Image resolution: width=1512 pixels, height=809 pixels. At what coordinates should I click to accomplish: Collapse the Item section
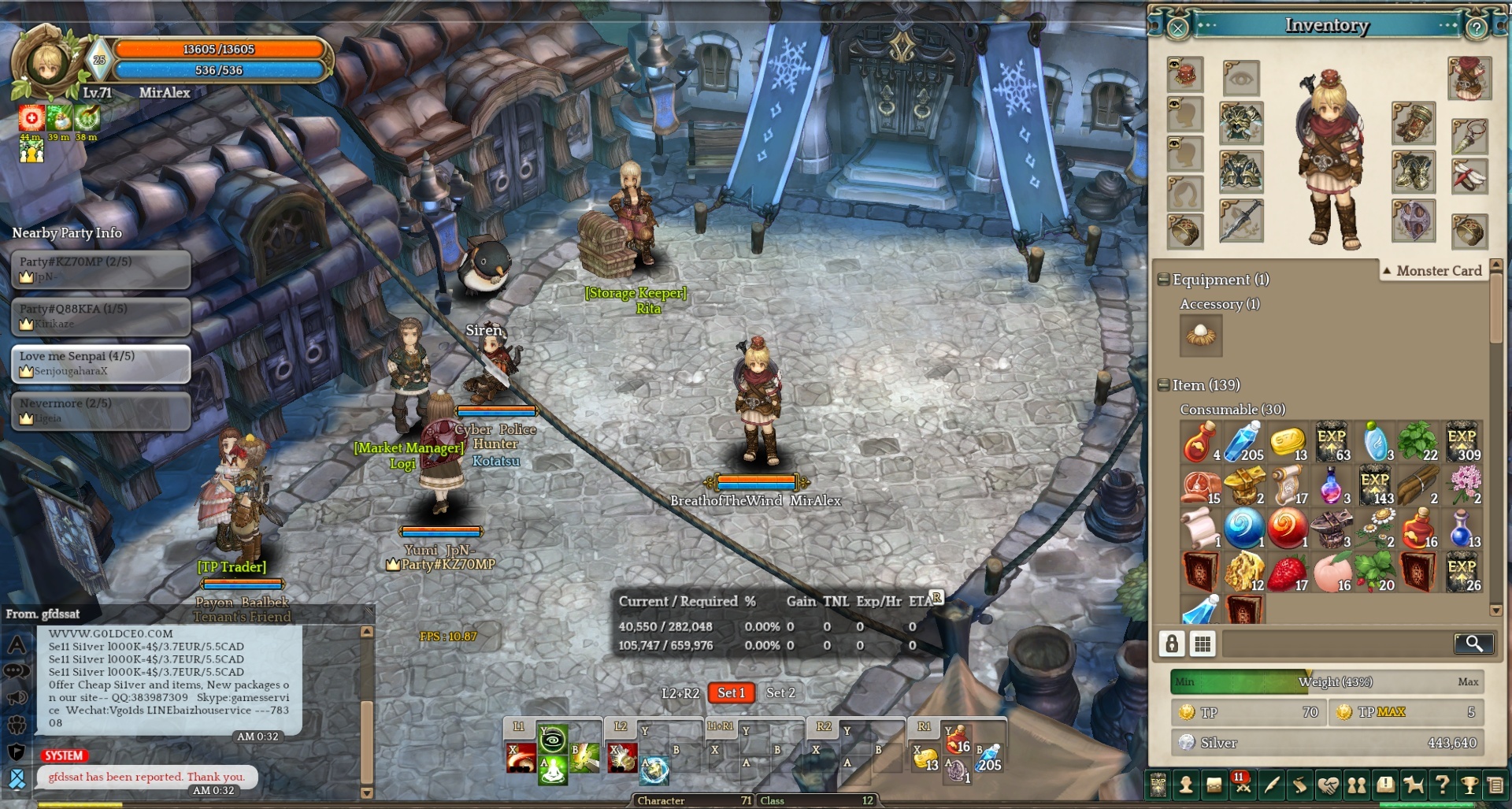click(1163, 385)
